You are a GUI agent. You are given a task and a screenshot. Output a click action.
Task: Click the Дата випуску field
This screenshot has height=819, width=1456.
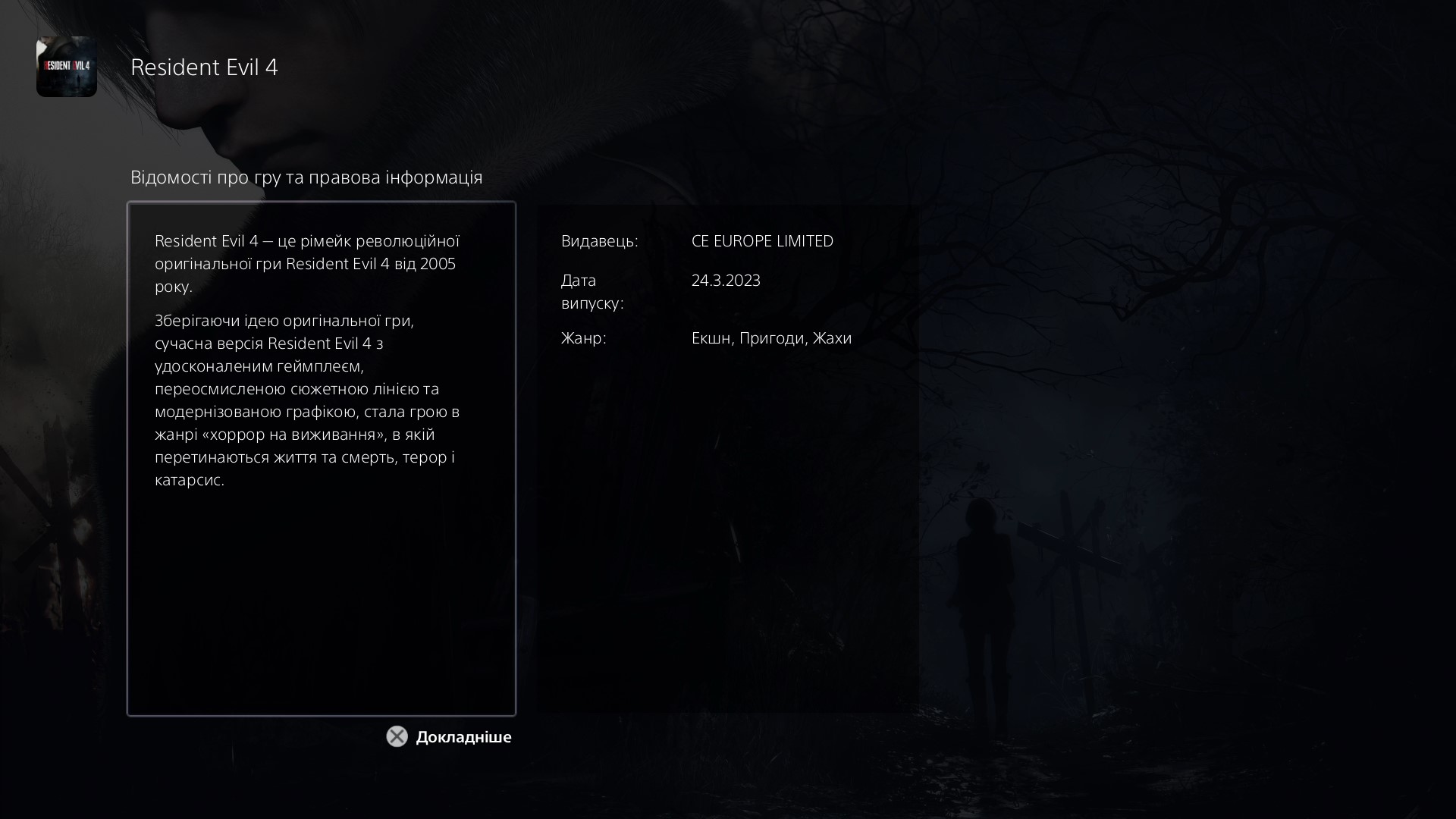click(x=591, y=292)
